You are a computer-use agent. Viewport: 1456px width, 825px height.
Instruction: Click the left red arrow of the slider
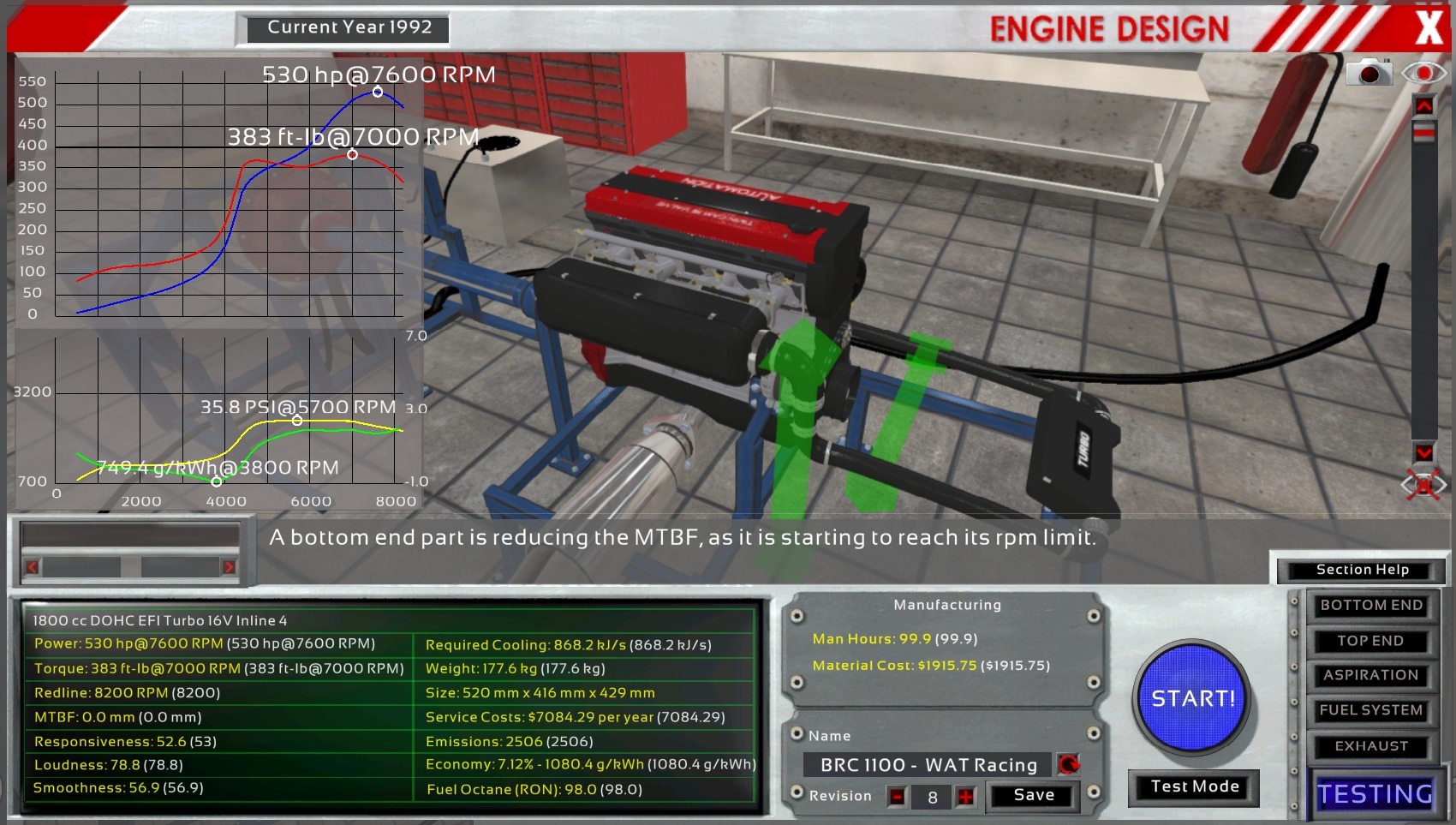click(x=33, y=567)
